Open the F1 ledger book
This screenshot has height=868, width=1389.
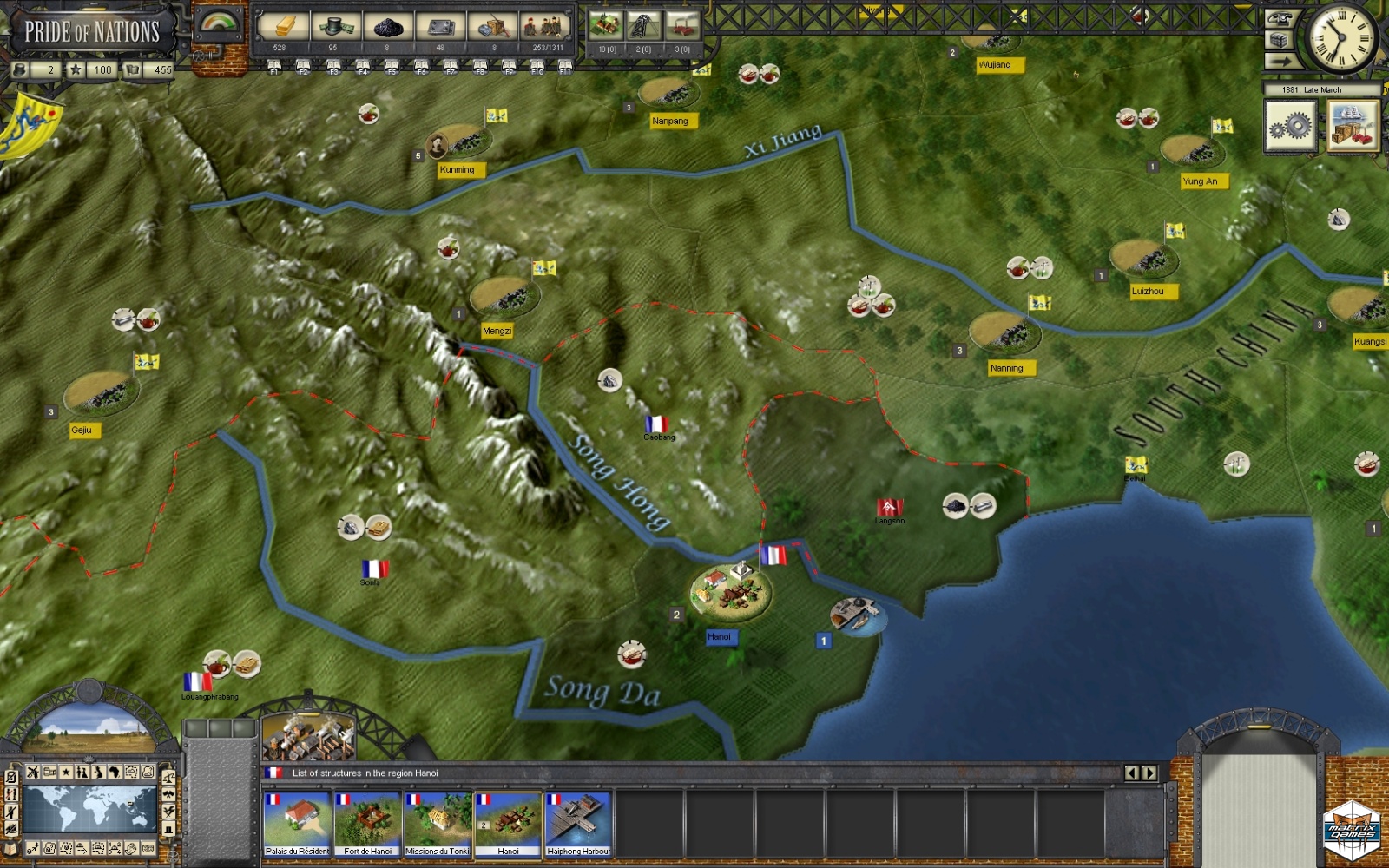tap(274, 66)
